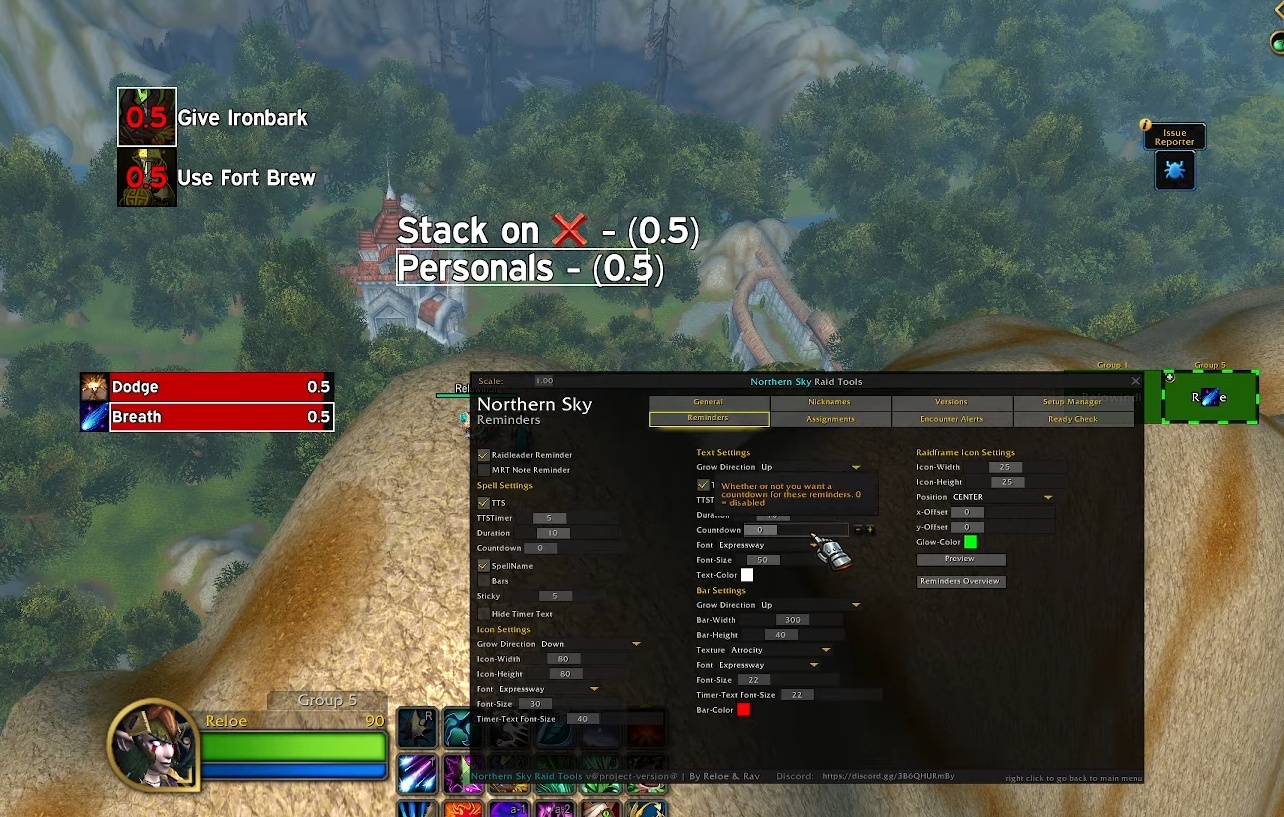Viewport: 1284px width, 817px height.
Task: Toggle the SpellName checkbox
Action: pyautogui.click(x=484, y=566)
